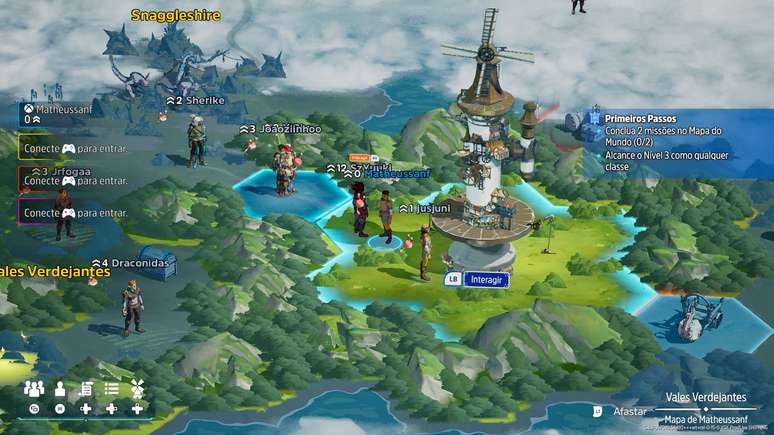This screenshot has width=774, height=435.
Task: Click the Interagir button near the windmill
Action: pyautogui.click(x=486, y=279)
